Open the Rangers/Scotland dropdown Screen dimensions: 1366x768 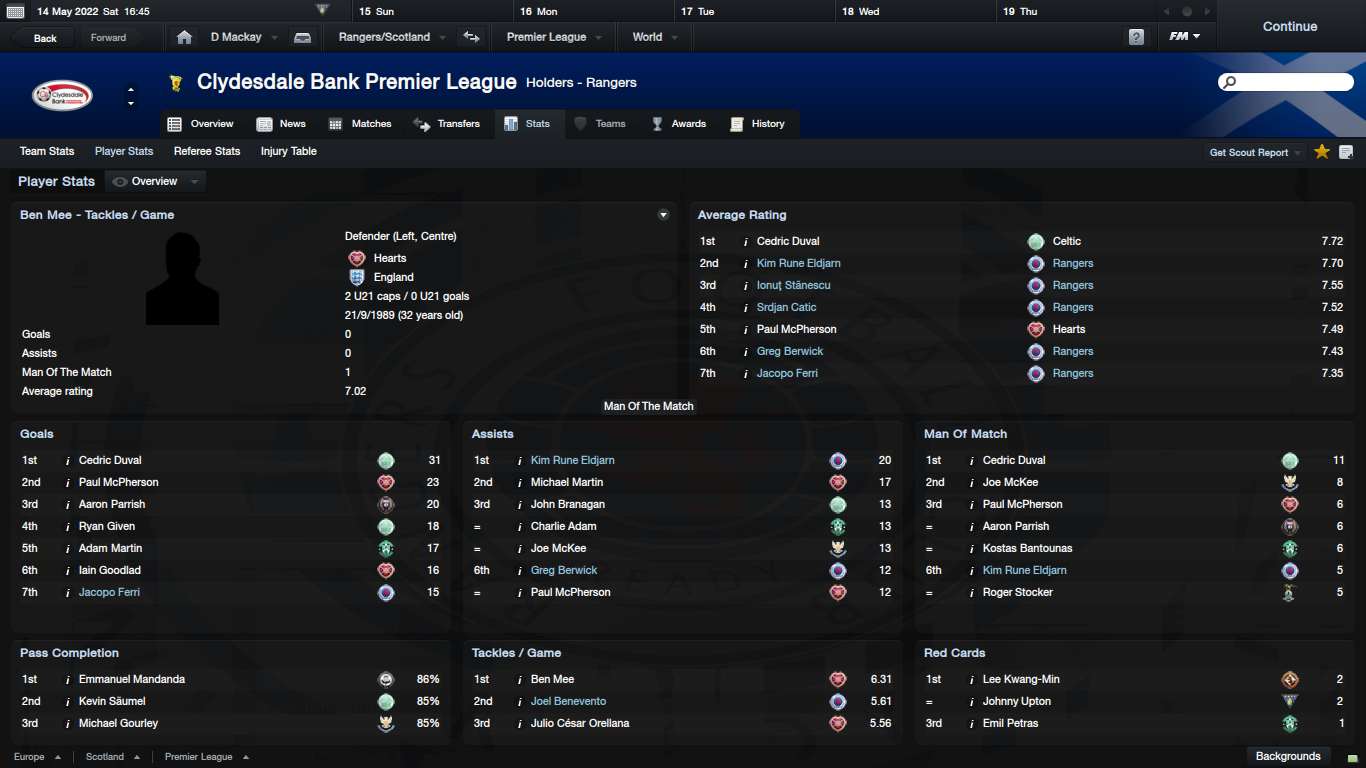click(x=390, y=37)
